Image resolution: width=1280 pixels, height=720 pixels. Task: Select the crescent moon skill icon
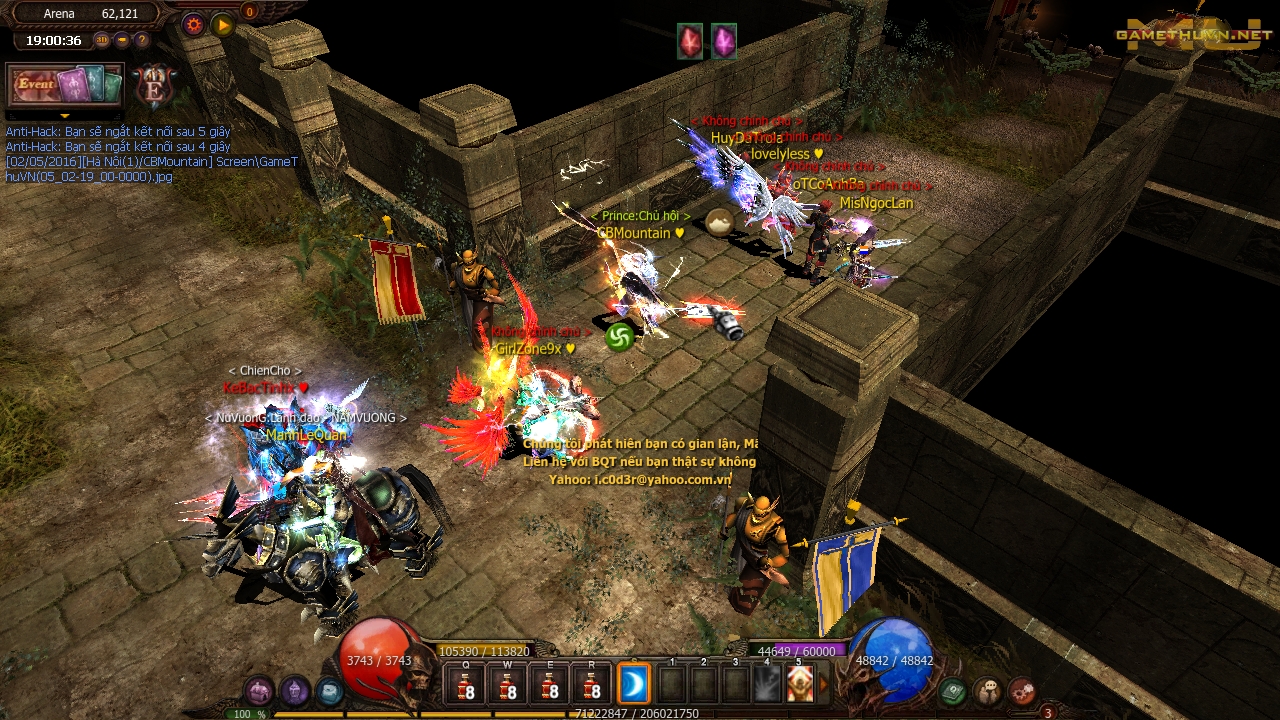coord(634,684)
